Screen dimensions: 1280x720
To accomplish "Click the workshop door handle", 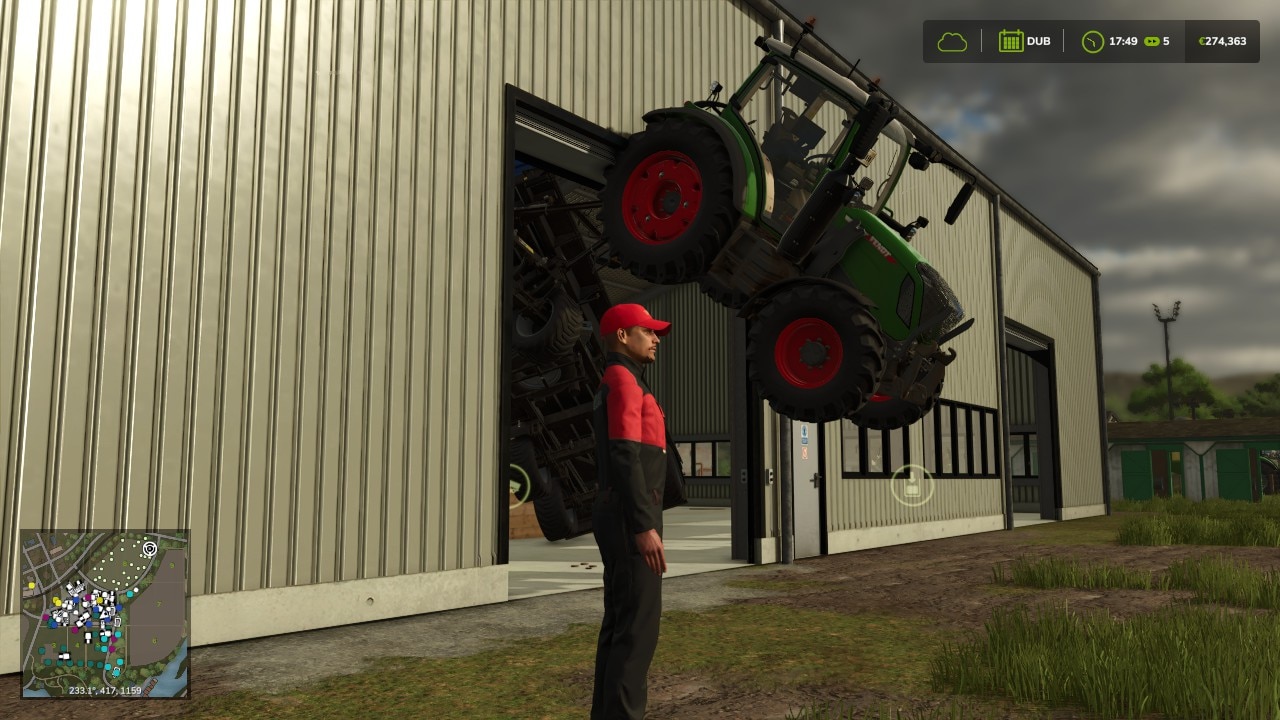I will click(x=816, y=479).
